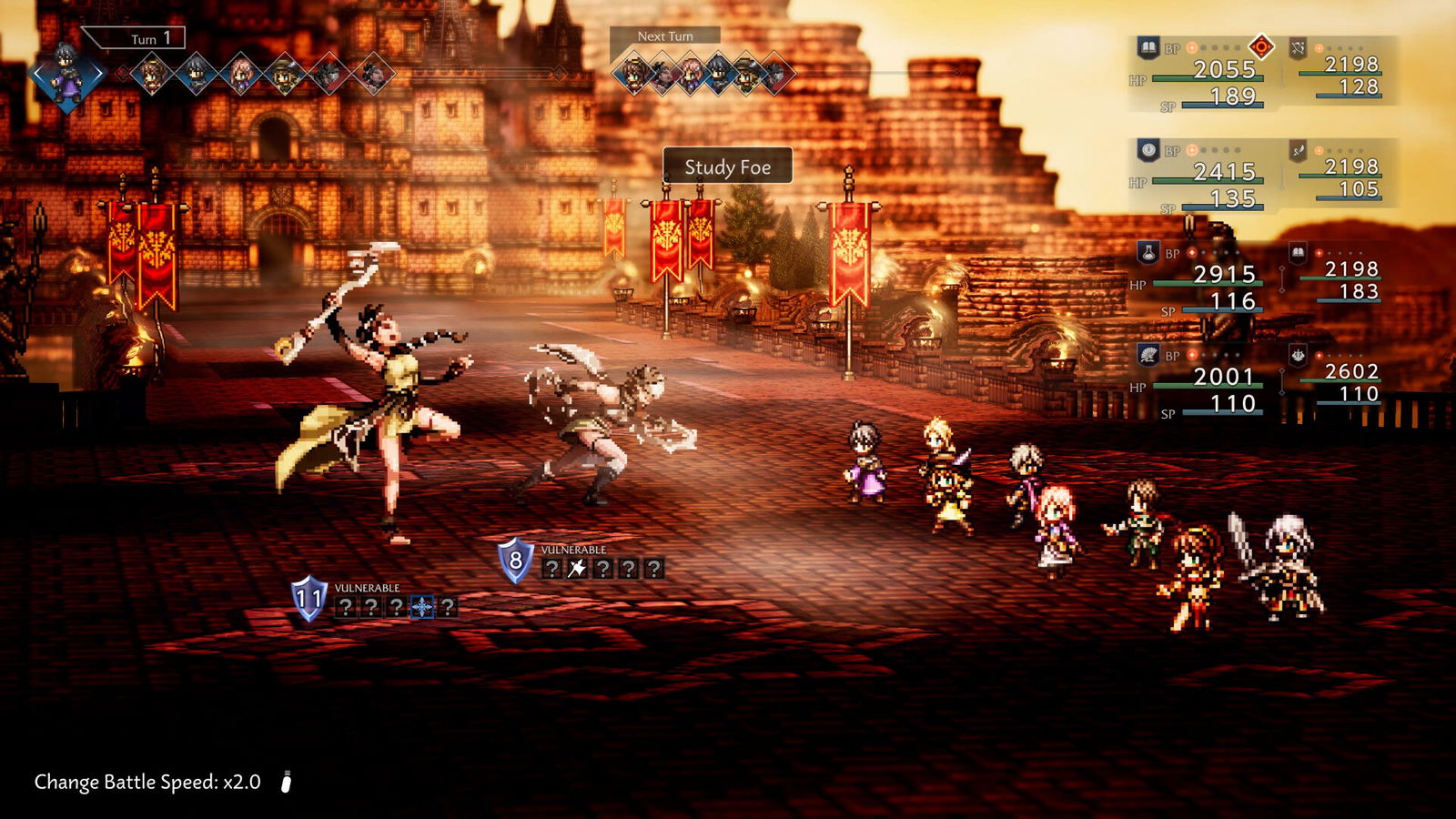Select the Scholar book class icon on top character panel
The width and height of the screenshot is (1456, 819).
click(x=1148, y=45)
